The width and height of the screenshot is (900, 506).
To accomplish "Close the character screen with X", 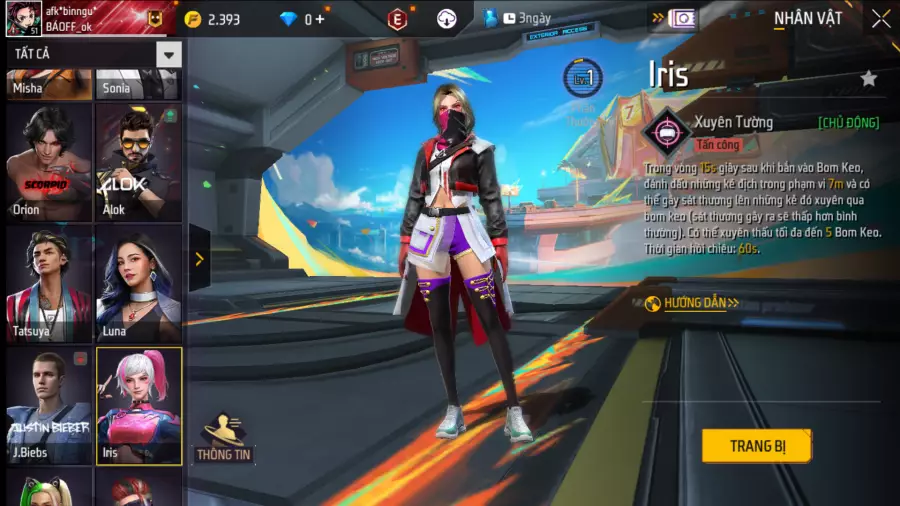I will [x=880, y=19].
